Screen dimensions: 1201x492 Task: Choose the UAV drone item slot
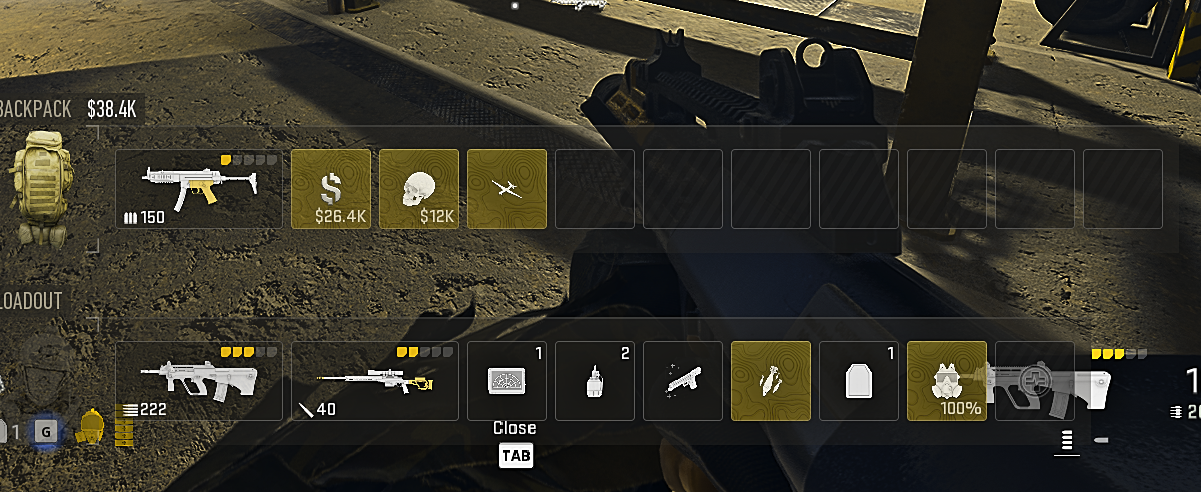click(x=507, y=189)
